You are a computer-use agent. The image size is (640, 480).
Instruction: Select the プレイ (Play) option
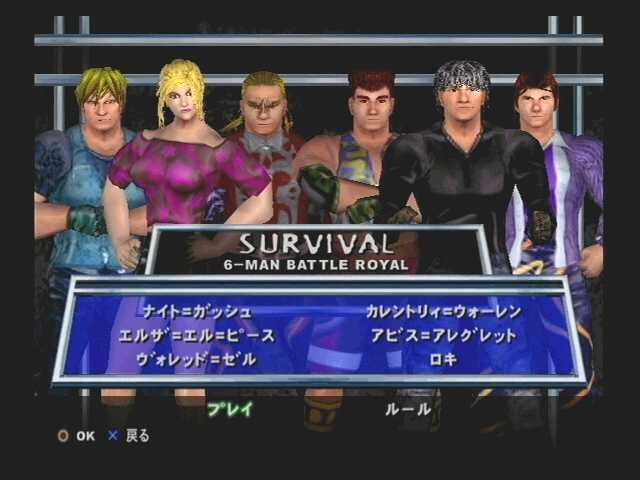pyautogui.click(x=230, y=409)
